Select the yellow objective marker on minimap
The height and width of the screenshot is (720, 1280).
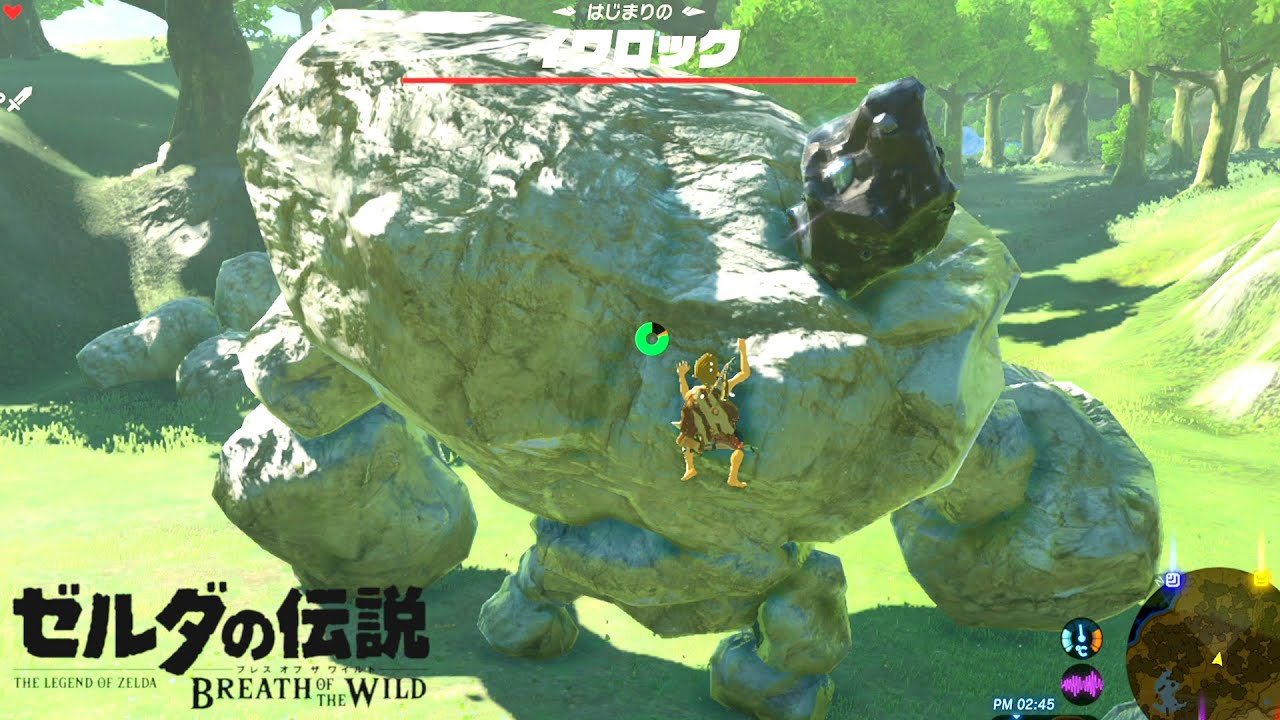click(1262, 577)
